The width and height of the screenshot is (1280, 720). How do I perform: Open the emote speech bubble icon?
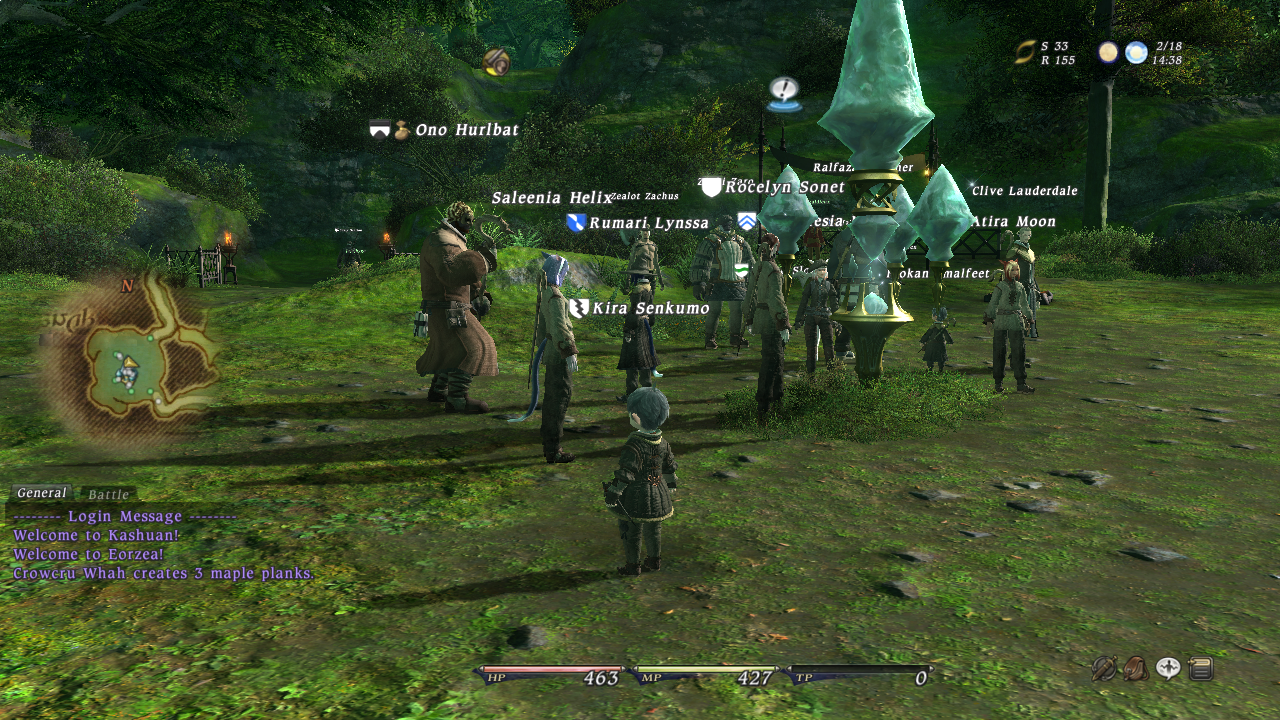[1168, 668]
